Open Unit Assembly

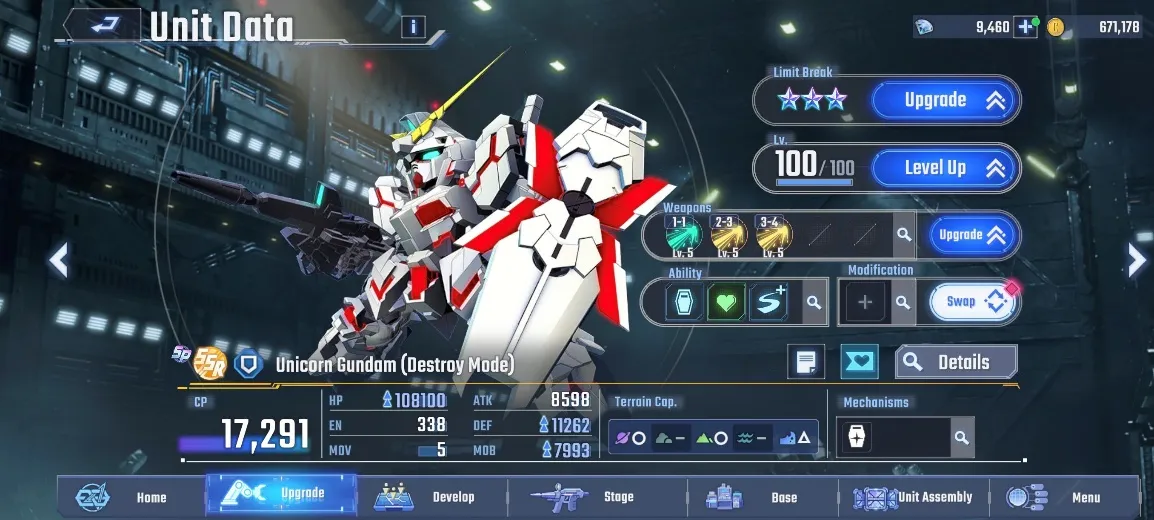pos(914,497)
